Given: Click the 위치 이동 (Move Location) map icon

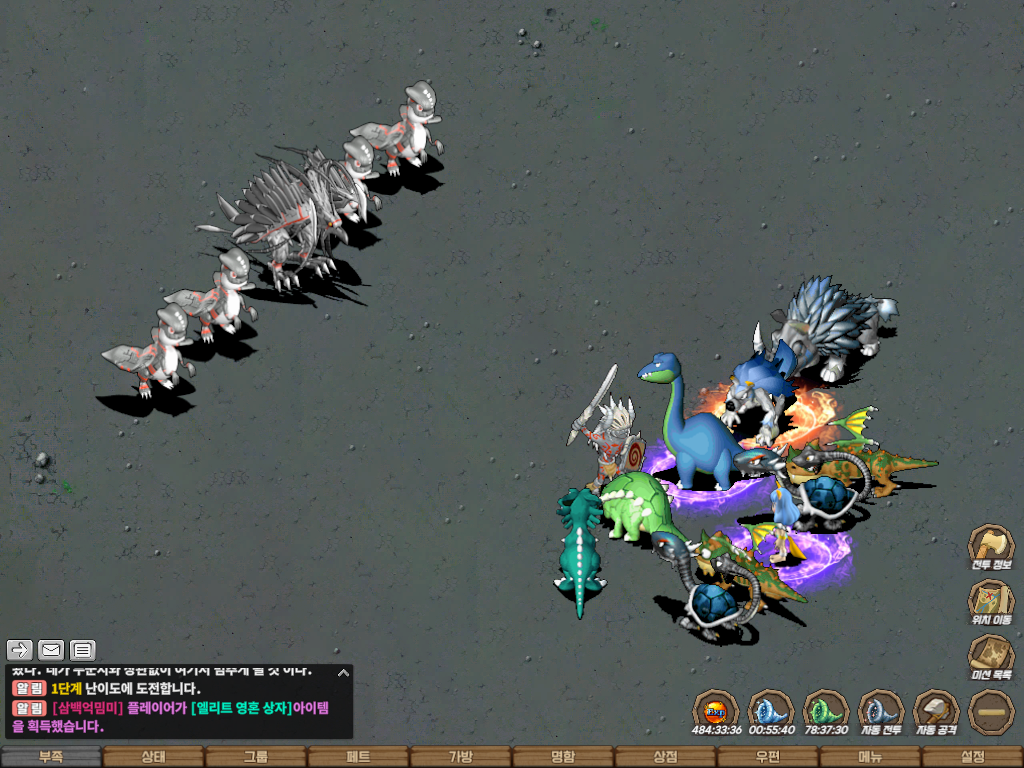Looking at the screenshot, I should 991,601.
